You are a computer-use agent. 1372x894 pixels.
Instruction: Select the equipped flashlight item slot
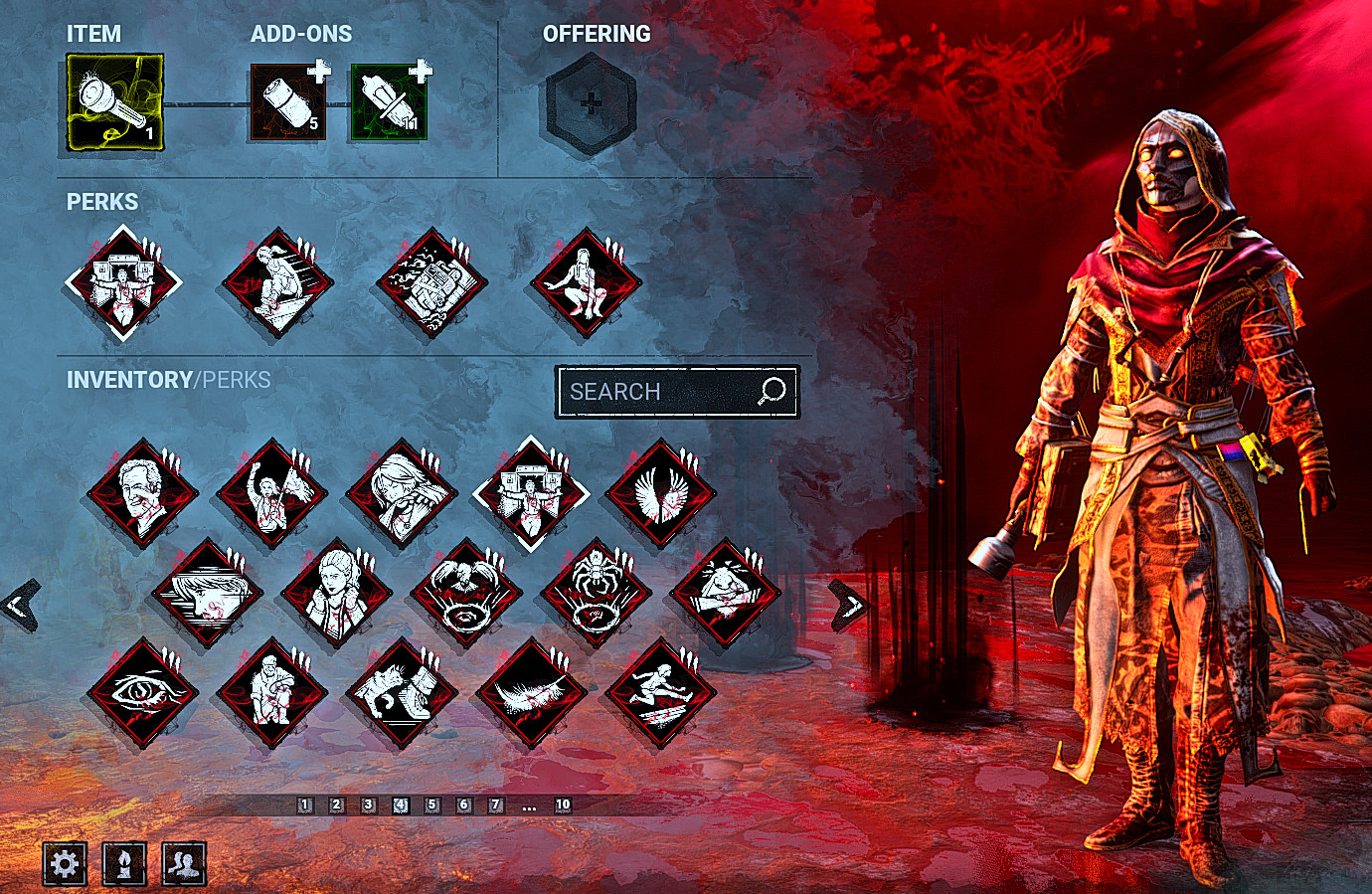[x=114, y=103]
